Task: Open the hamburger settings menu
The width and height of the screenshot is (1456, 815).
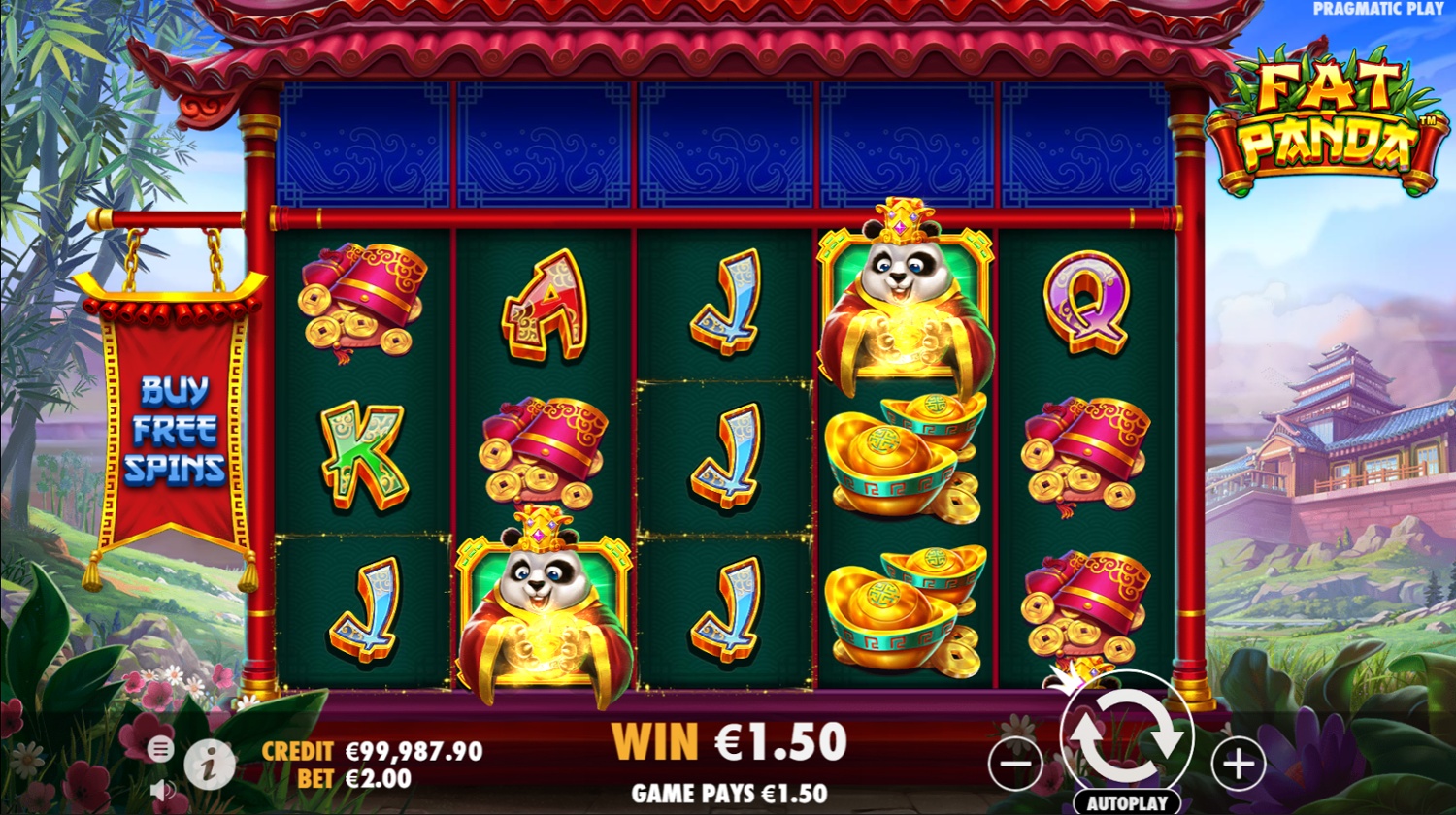Action: (x=161, y=748)
